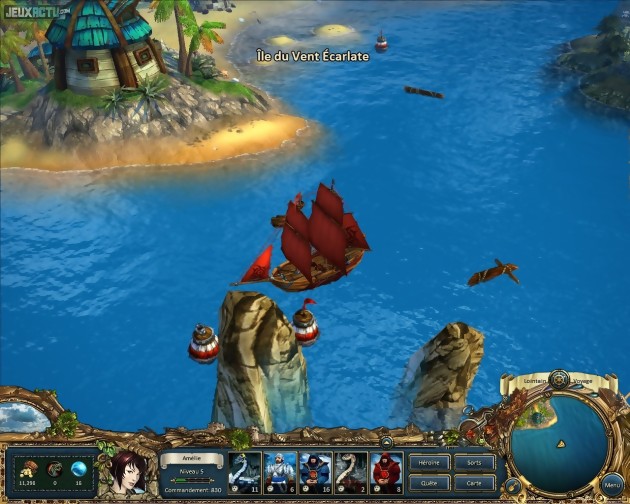Open the Sorts spellbook
The height and width of the screenshot is (504, 630).
point(474,463)
